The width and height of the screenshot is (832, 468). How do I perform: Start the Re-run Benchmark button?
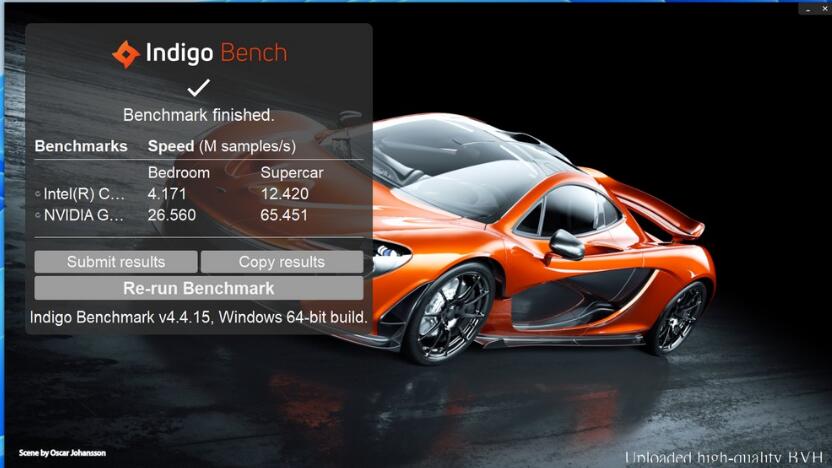[x=198, y=288]
